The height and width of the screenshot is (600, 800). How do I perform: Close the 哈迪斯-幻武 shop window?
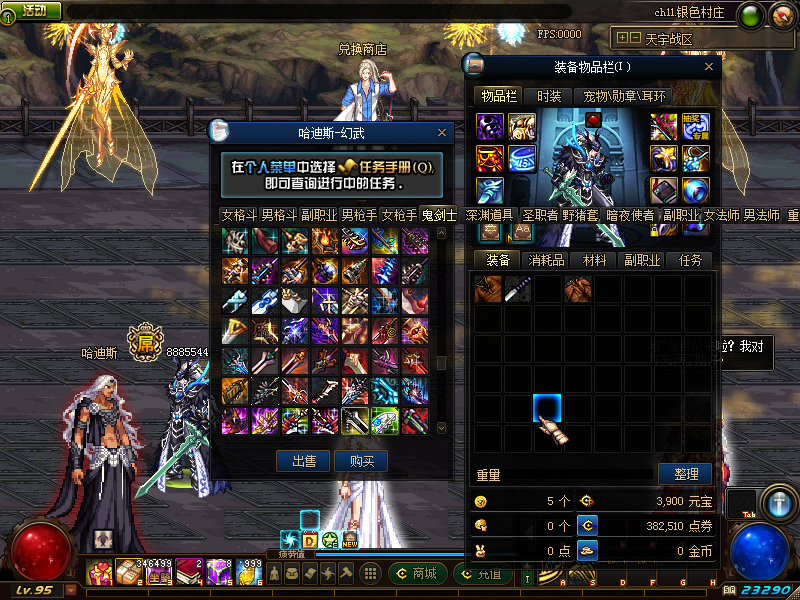(x=442, y=132)
